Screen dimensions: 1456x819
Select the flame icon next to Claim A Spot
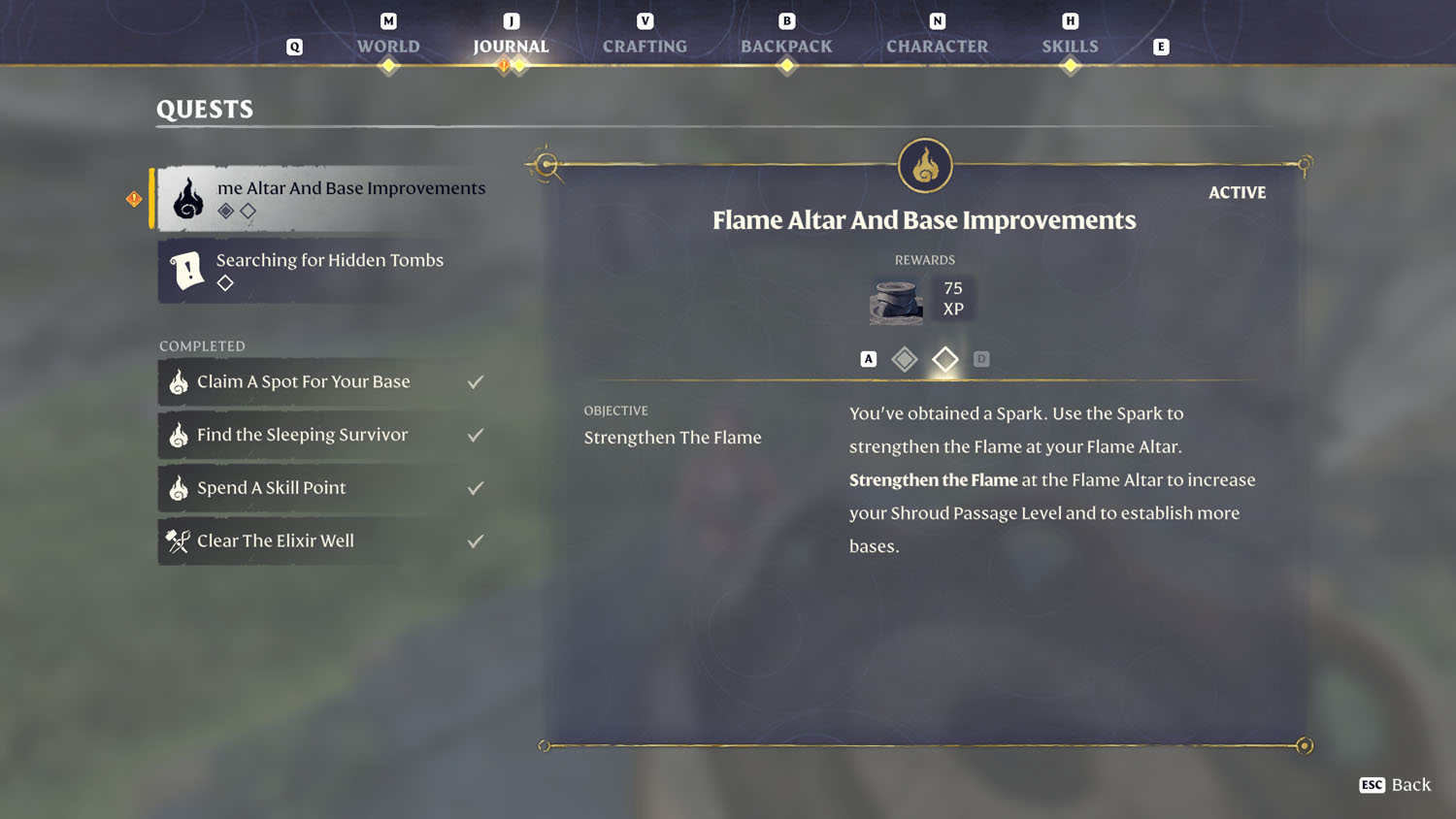click(178, 381)
